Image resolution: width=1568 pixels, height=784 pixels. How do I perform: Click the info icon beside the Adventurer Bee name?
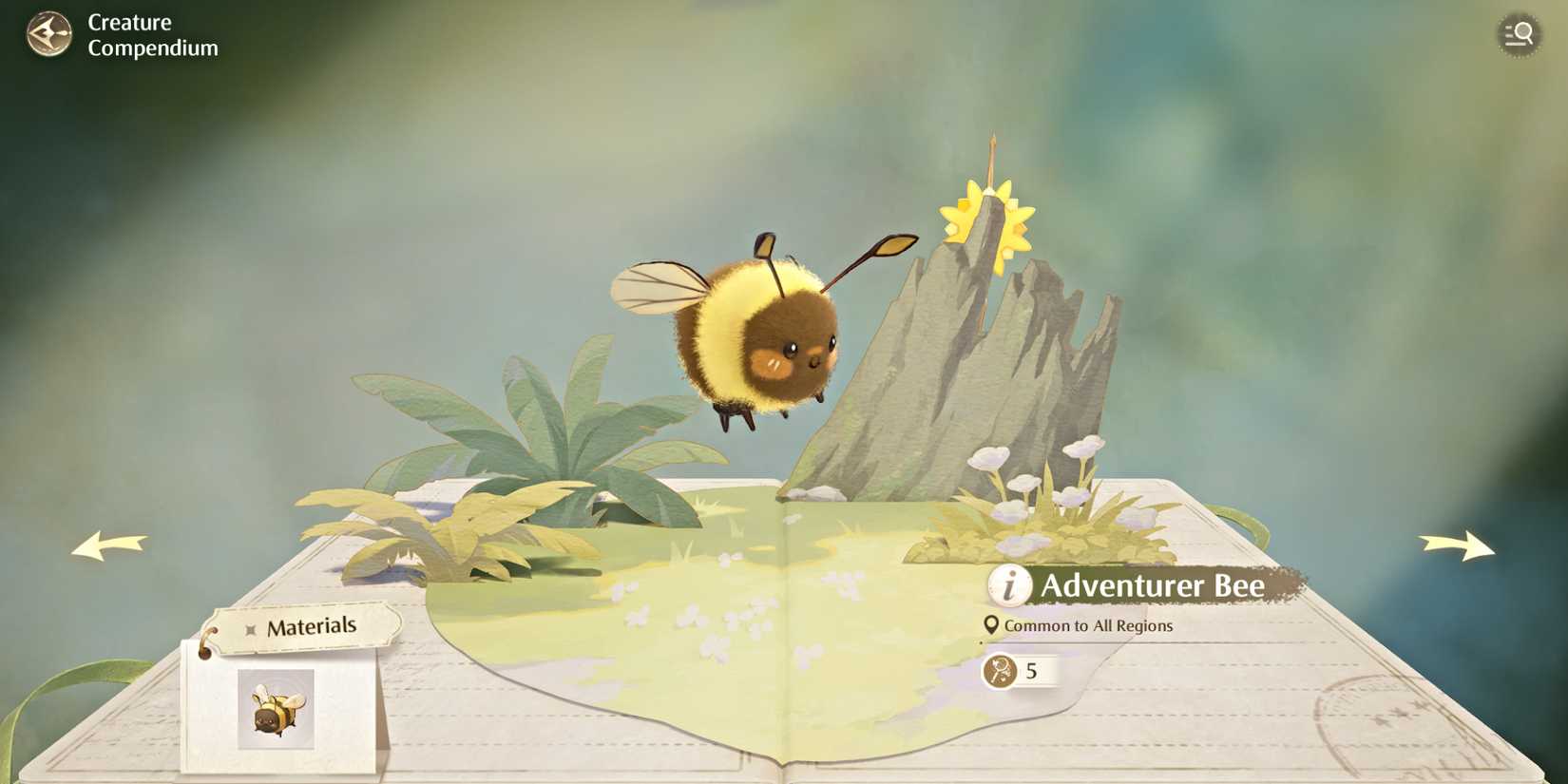pos(1010,587)
